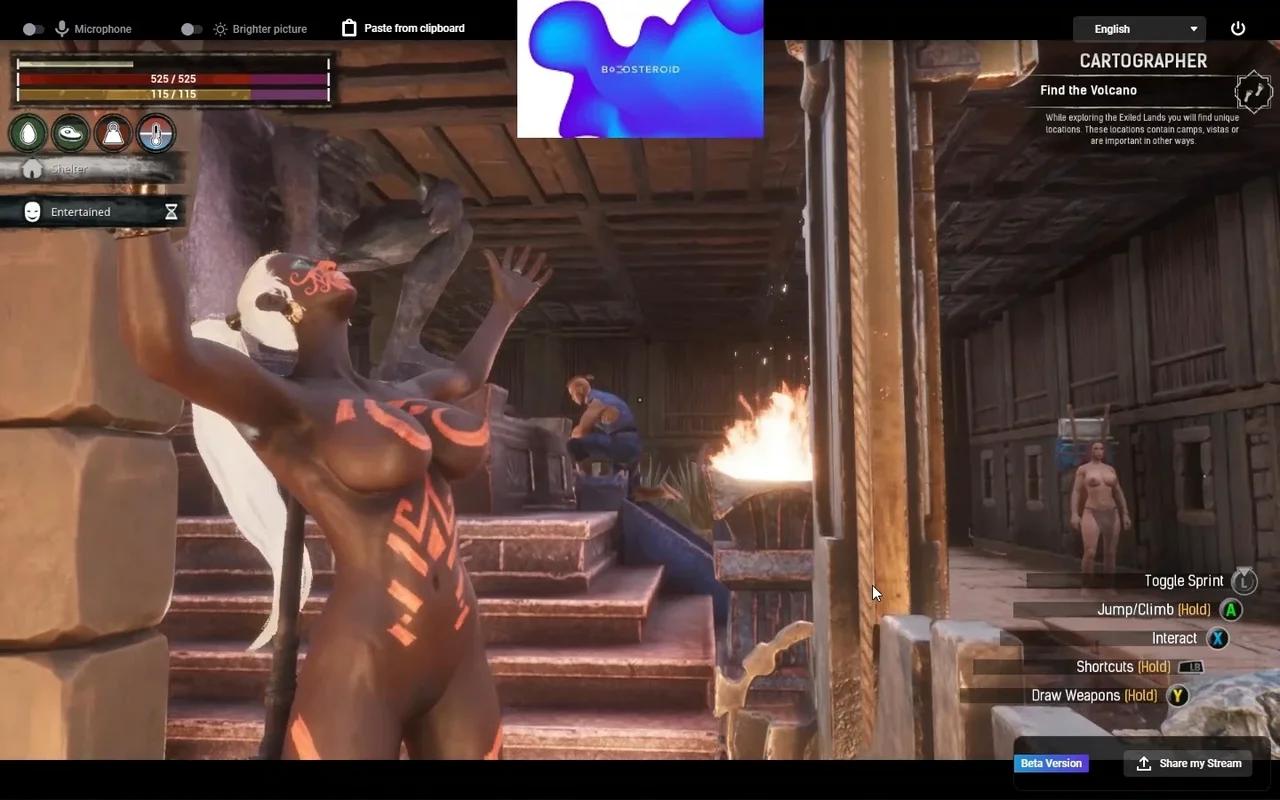
Task: Click the Beta Version badge
Action: pyautogui.click(x=1051, y=763)
